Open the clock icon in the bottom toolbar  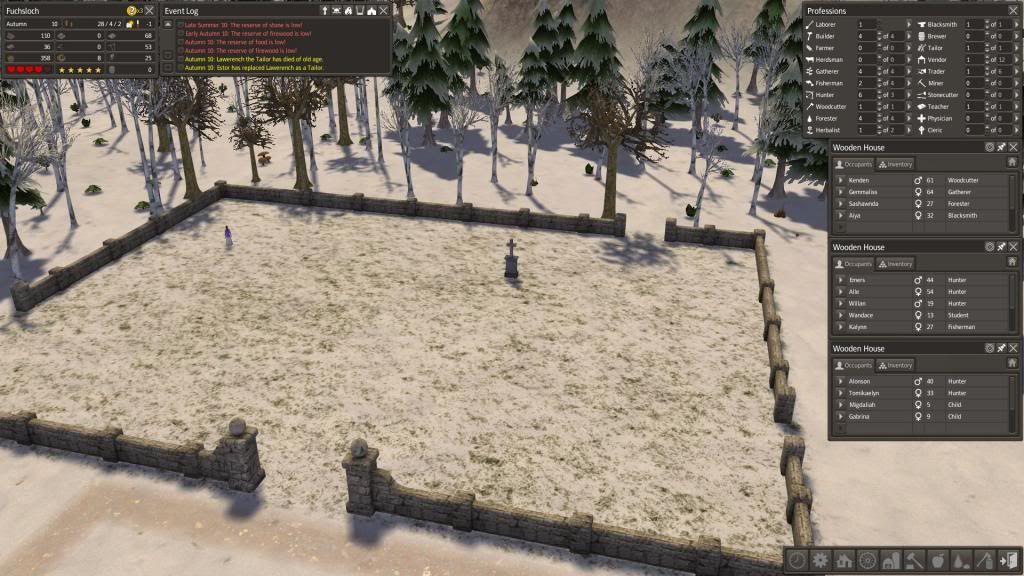pyautogui.click(x=798, y=561)
